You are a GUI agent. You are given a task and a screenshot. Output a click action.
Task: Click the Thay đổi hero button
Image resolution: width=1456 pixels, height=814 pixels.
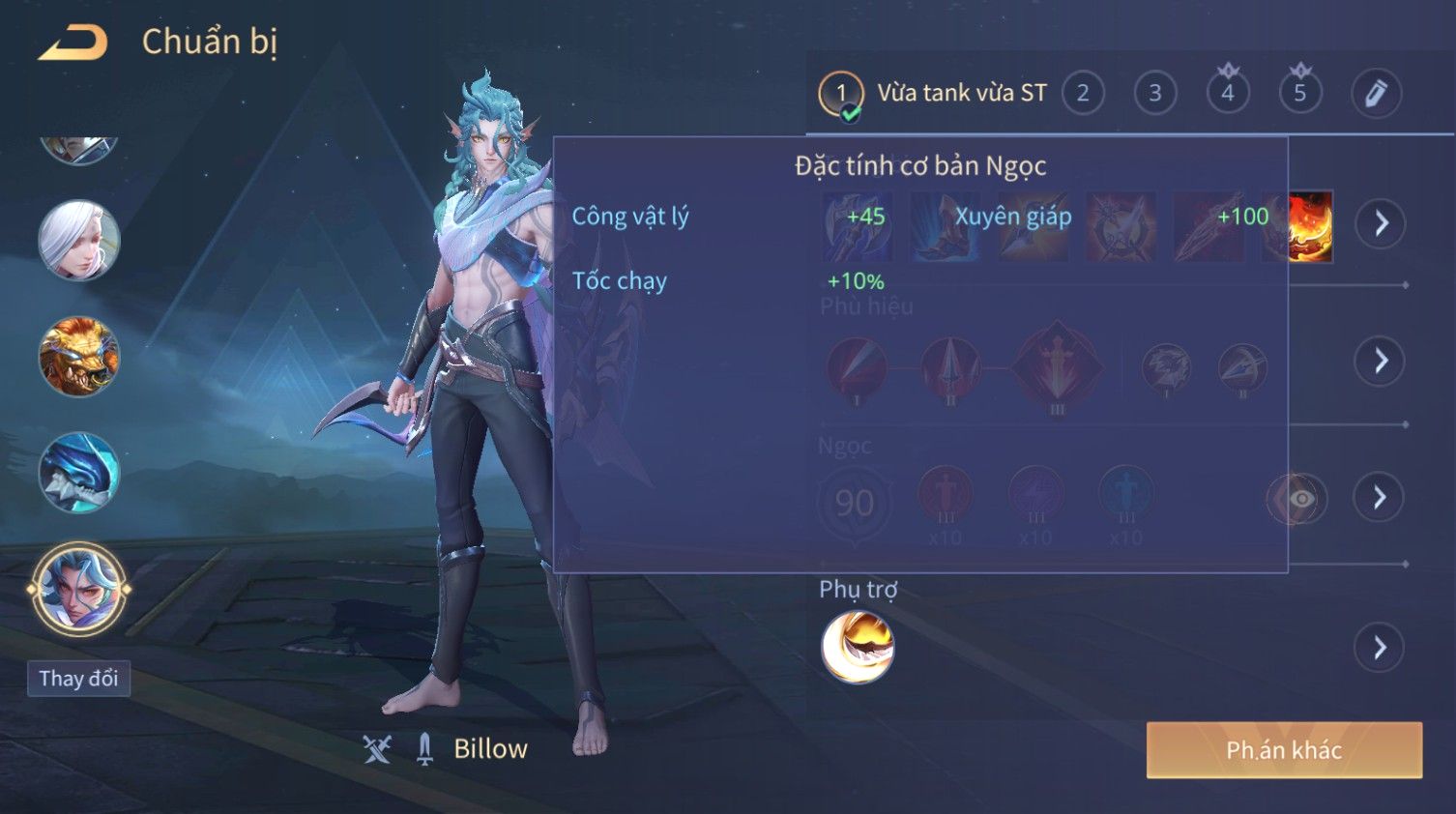[x=78, y=679]
